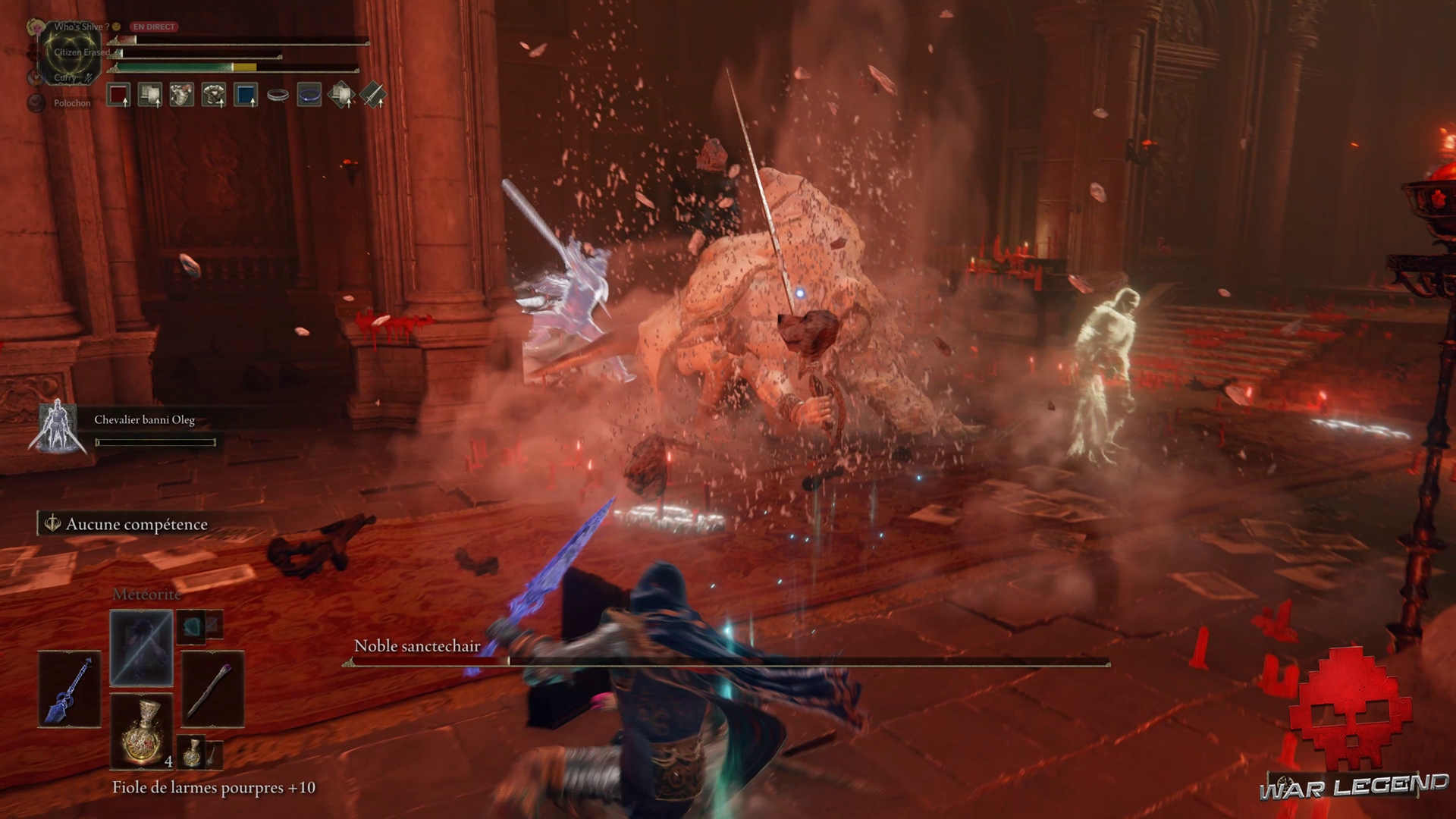Screen dimensions: 1456x819
Task: Click the red-haired armored torso status icon
Action: click(x=182, y=95)
